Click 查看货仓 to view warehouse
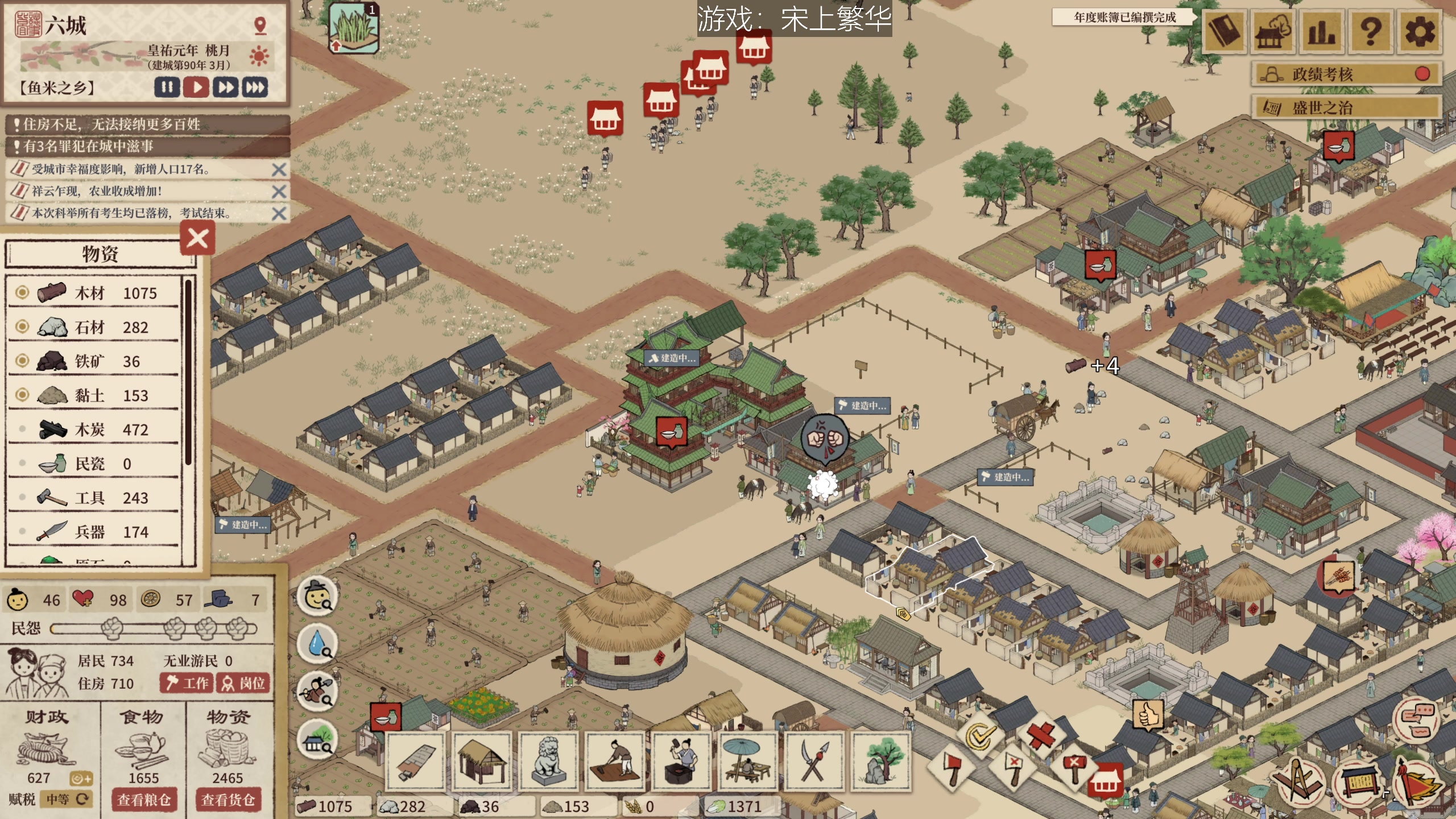Image resolution: width=1456 pixels, height=819 pixels. (228, 800)
